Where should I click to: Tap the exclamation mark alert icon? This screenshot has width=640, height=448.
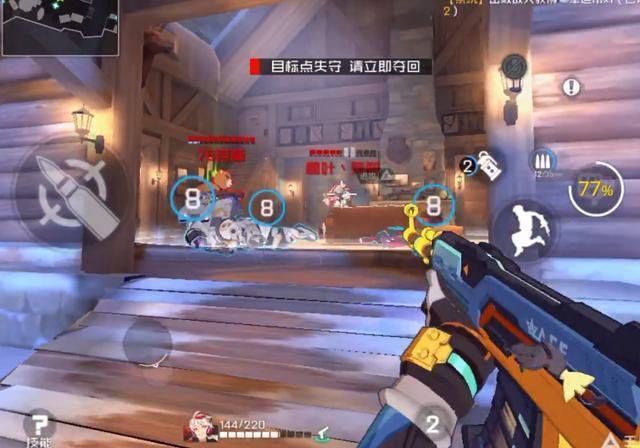tap(571, 87)
